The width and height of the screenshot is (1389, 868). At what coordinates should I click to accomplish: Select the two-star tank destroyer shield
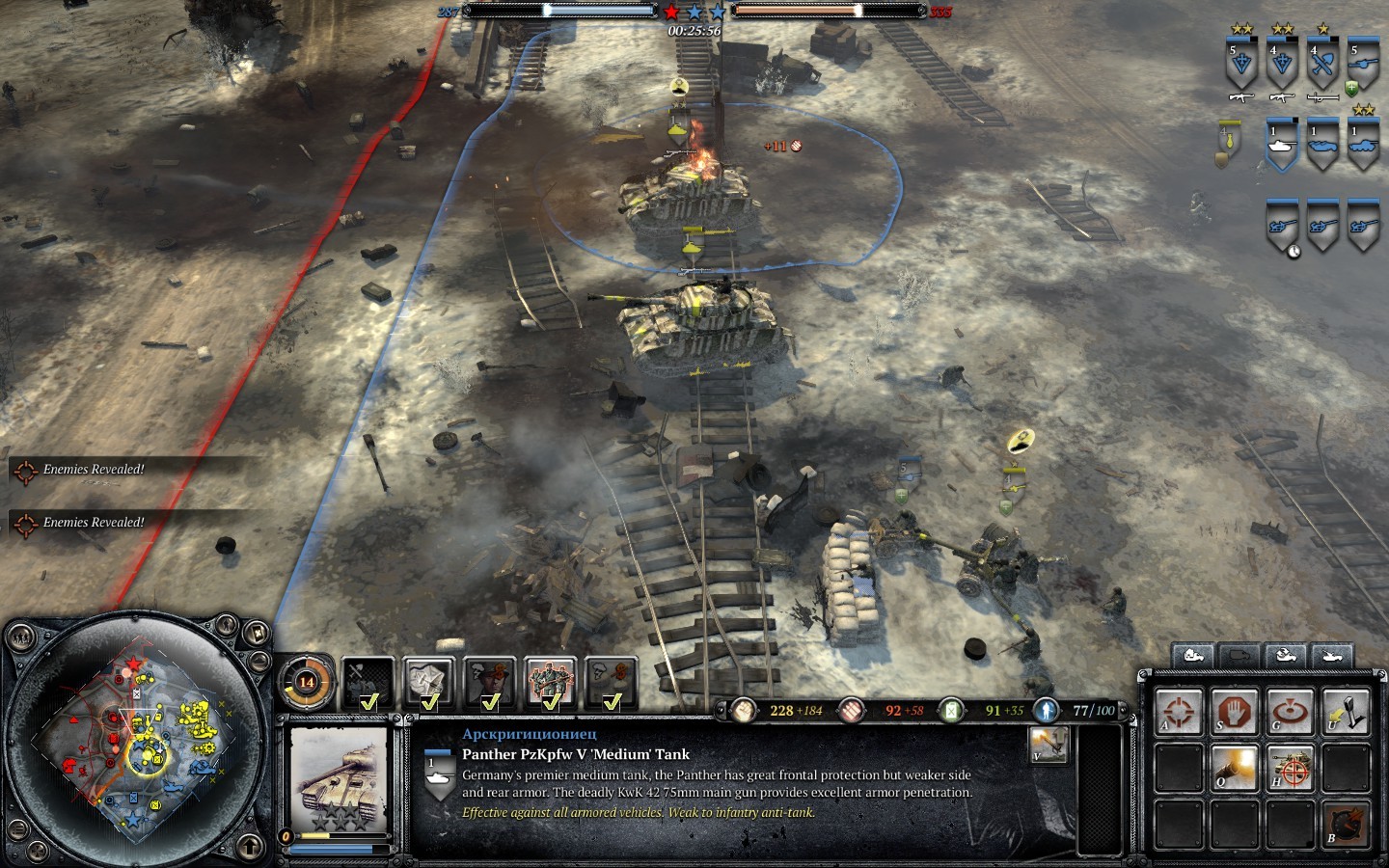[x=1363, y=147]
